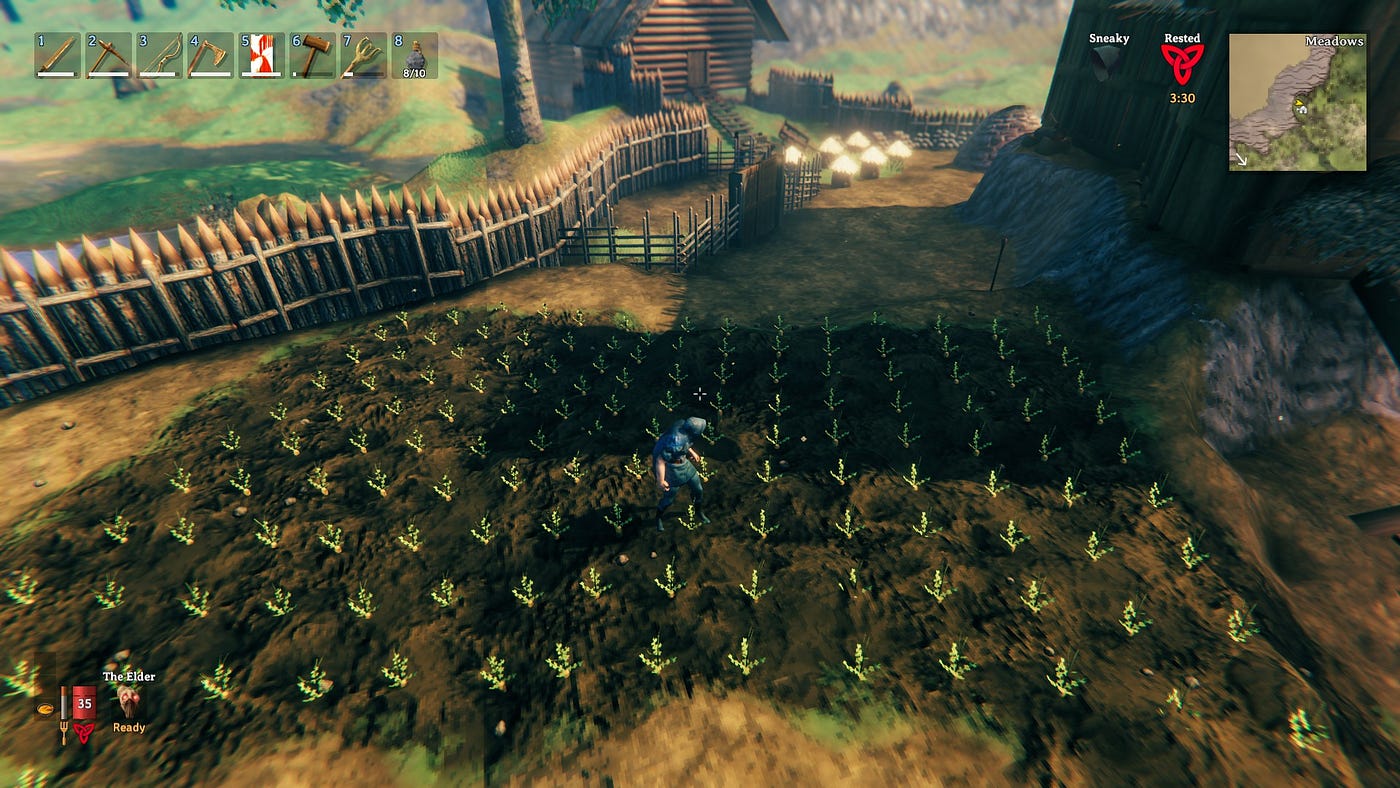
Task: Equip the pickaxe from the hotbar
Action: point(108,56)
